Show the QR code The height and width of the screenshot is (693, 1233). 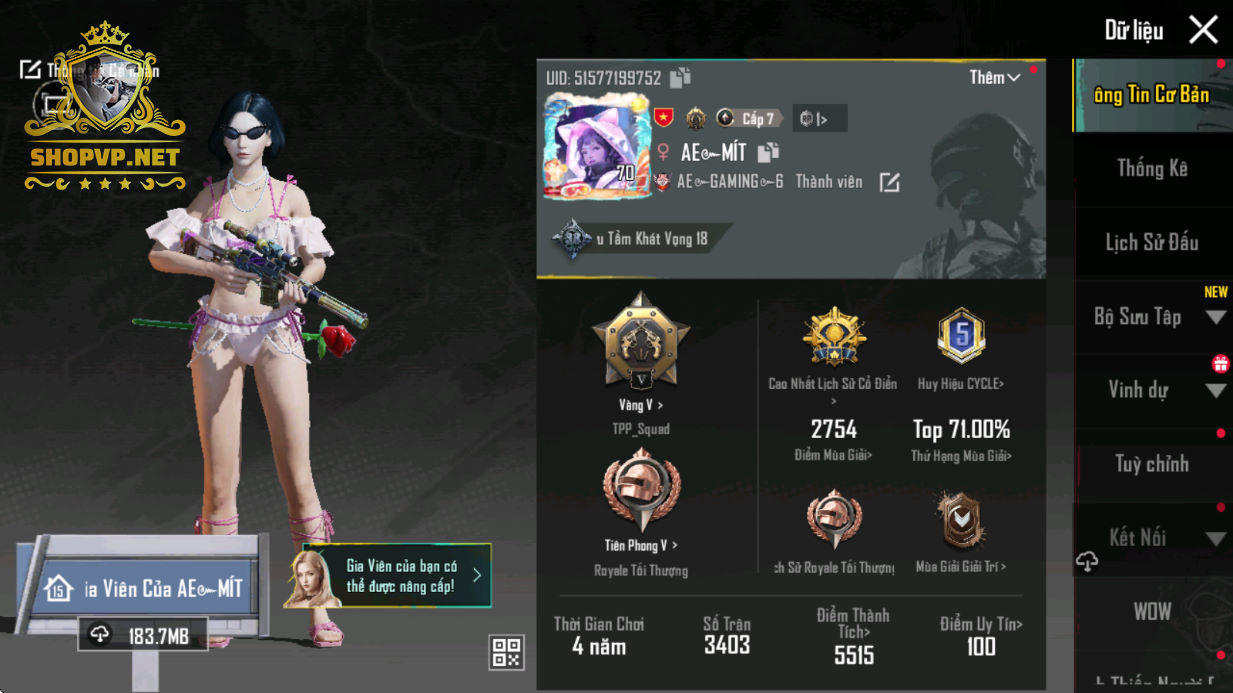coord(507,652)
